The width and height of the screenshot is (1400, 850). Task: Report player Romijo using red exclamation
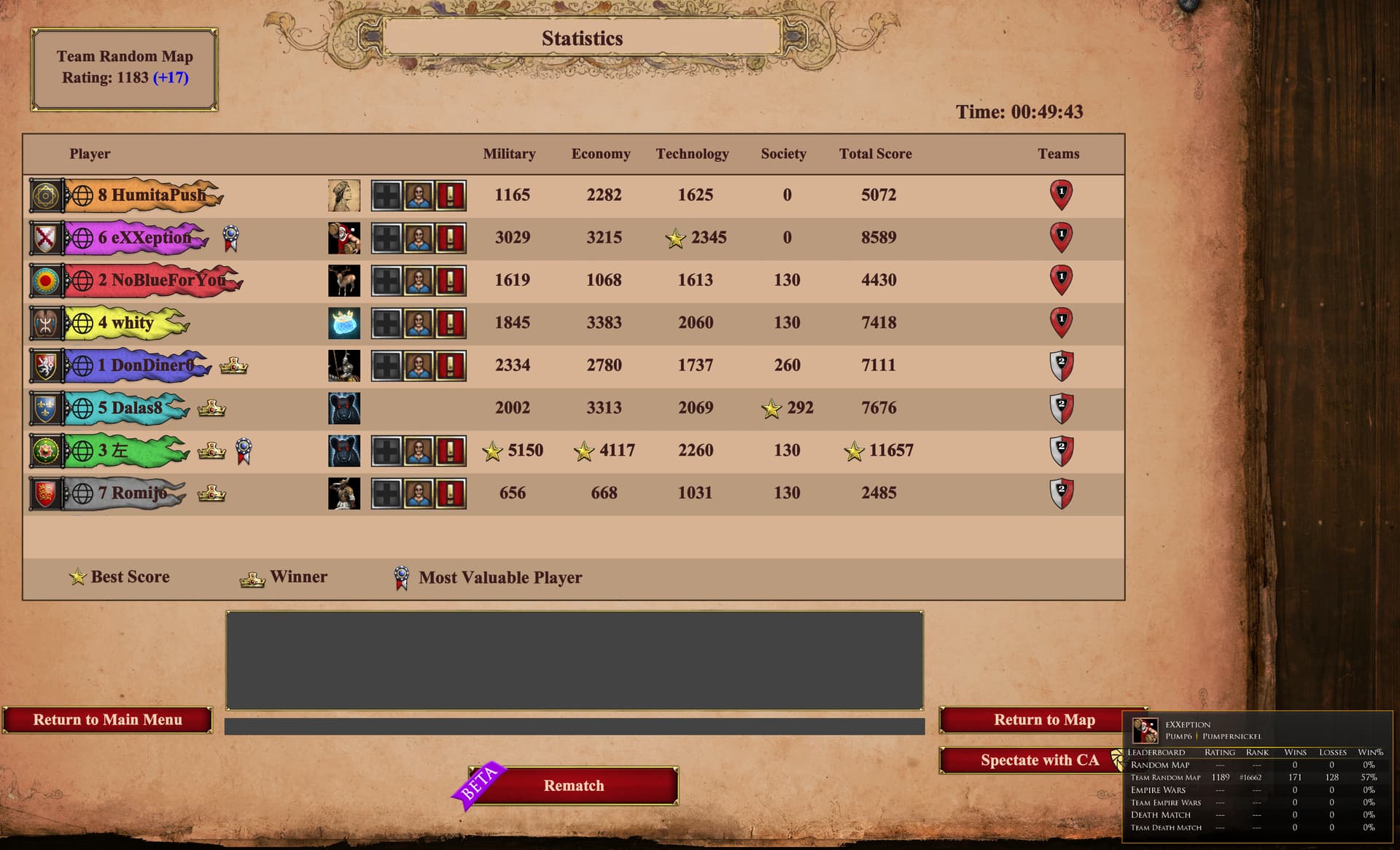(451, 494)
